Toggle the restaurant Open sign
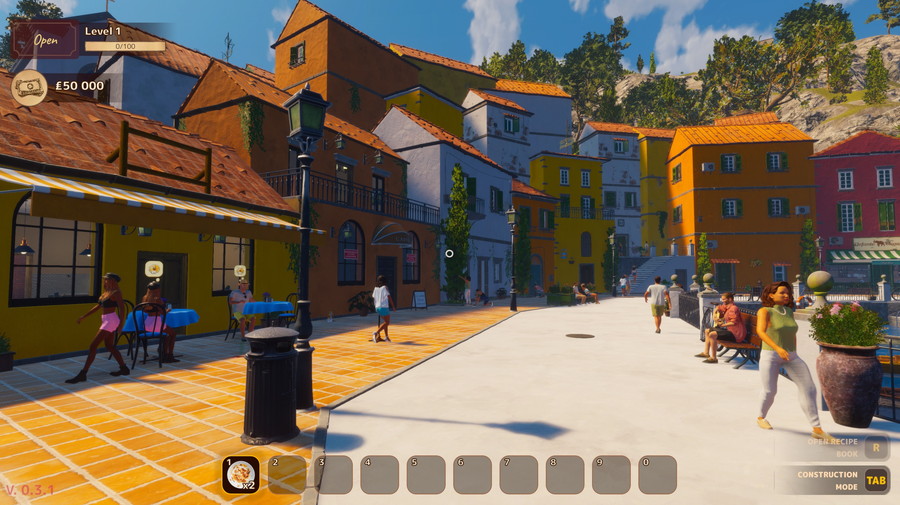 tap(45, 40)
